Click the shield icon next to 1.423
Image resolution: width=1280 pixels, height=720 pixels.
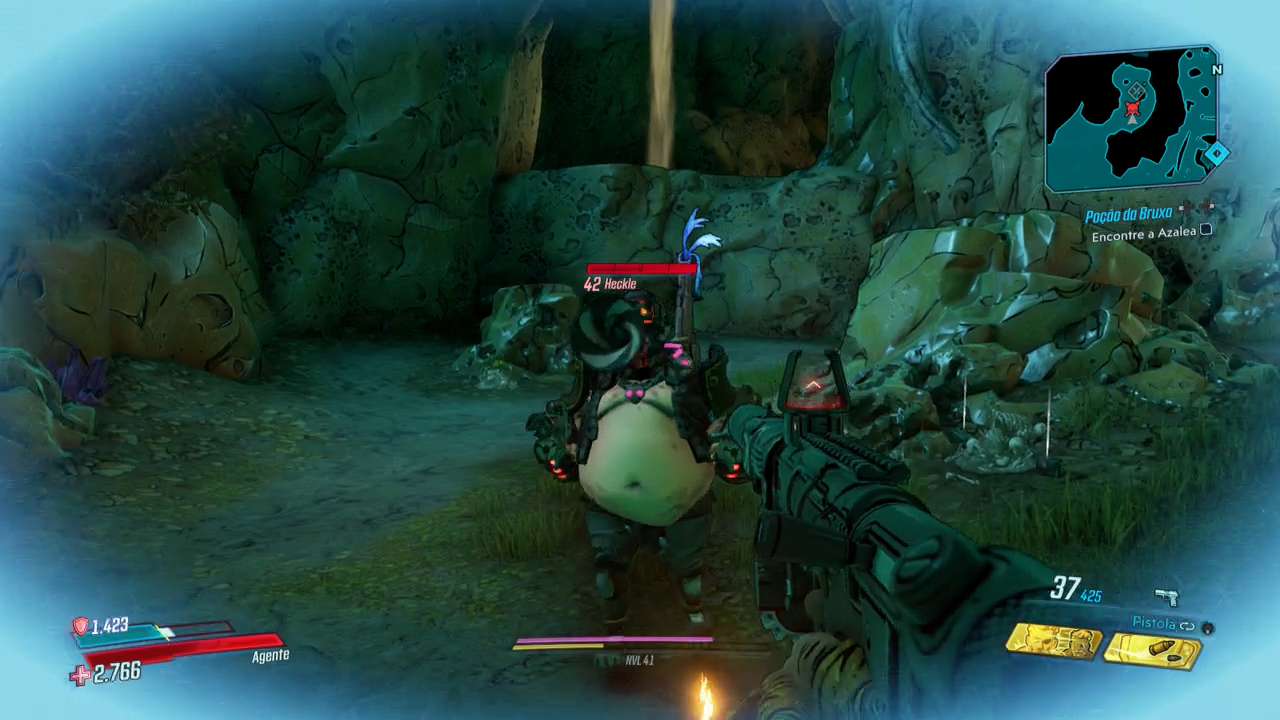pyautogui.click(x=80, y=627)
